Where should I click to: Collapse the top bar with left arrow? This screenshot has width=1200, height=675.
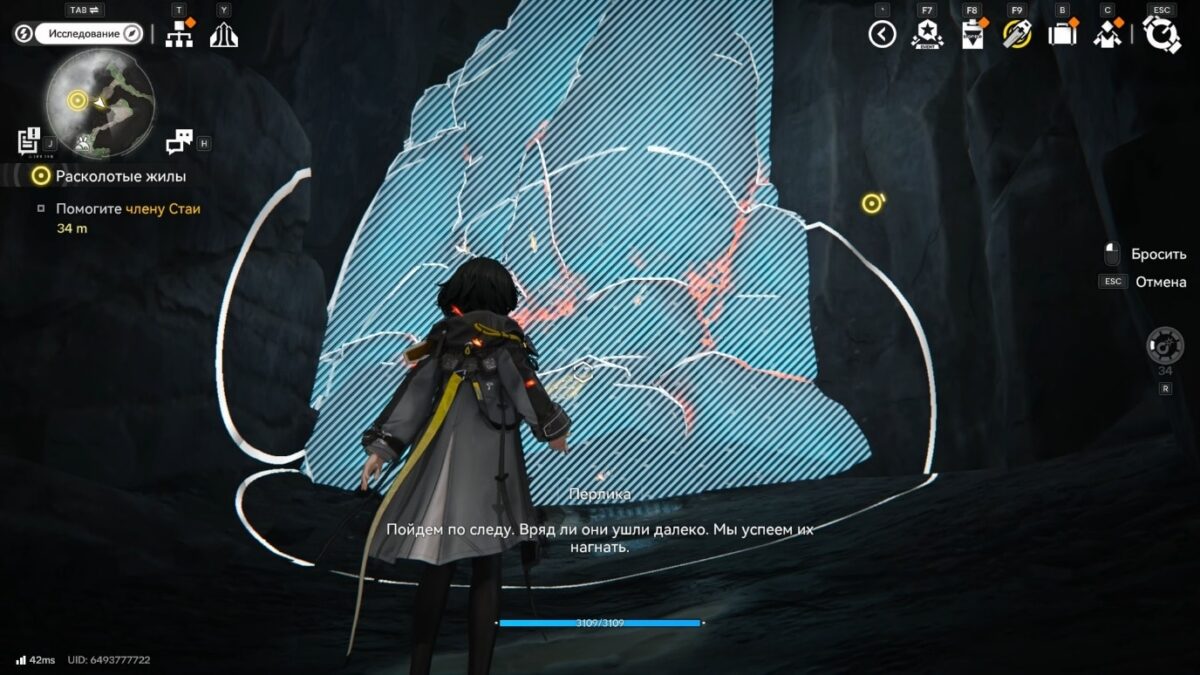pyautogui.click(x=882, y=34)
